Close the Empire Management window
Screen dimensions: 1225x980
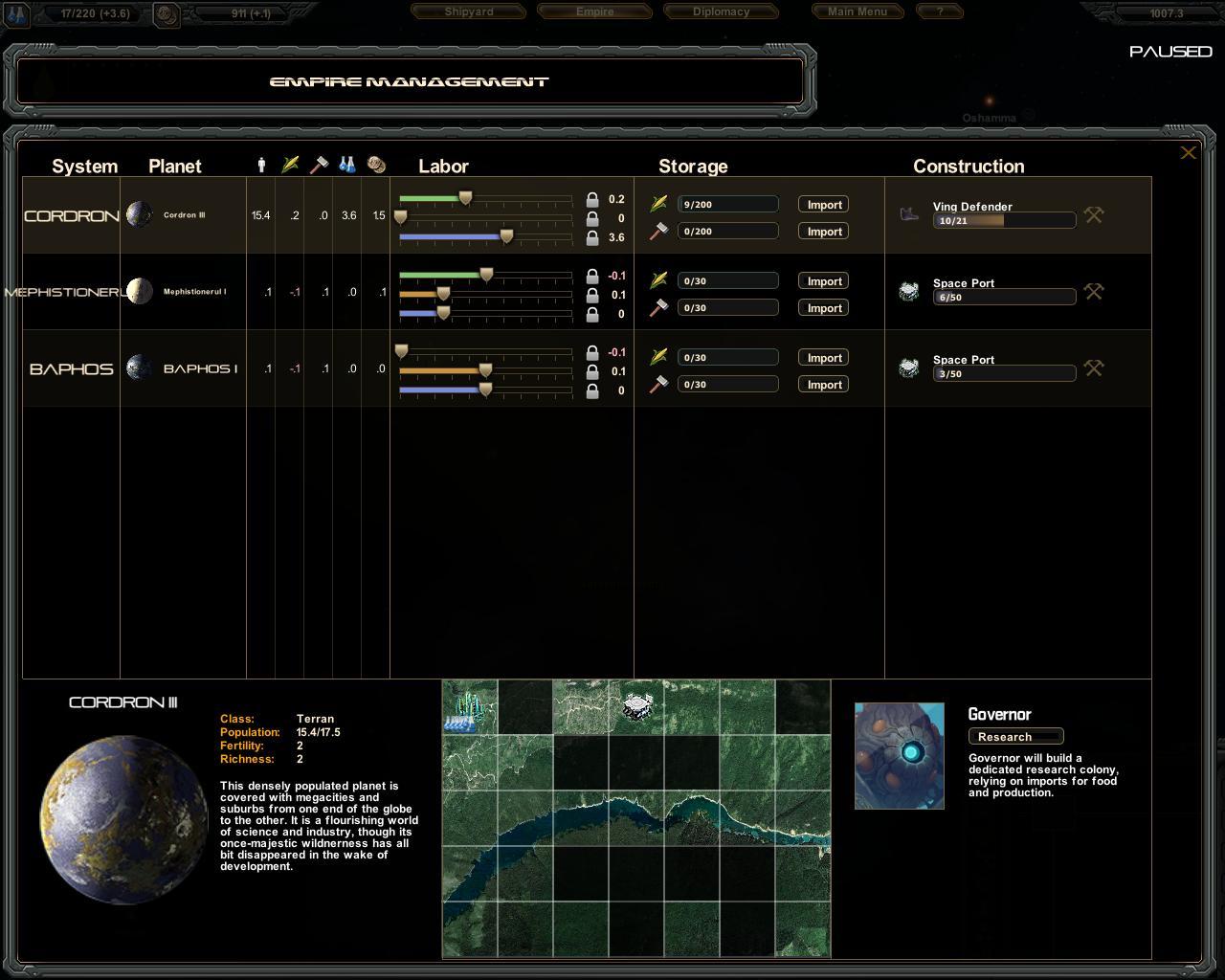click(1188, 152)
